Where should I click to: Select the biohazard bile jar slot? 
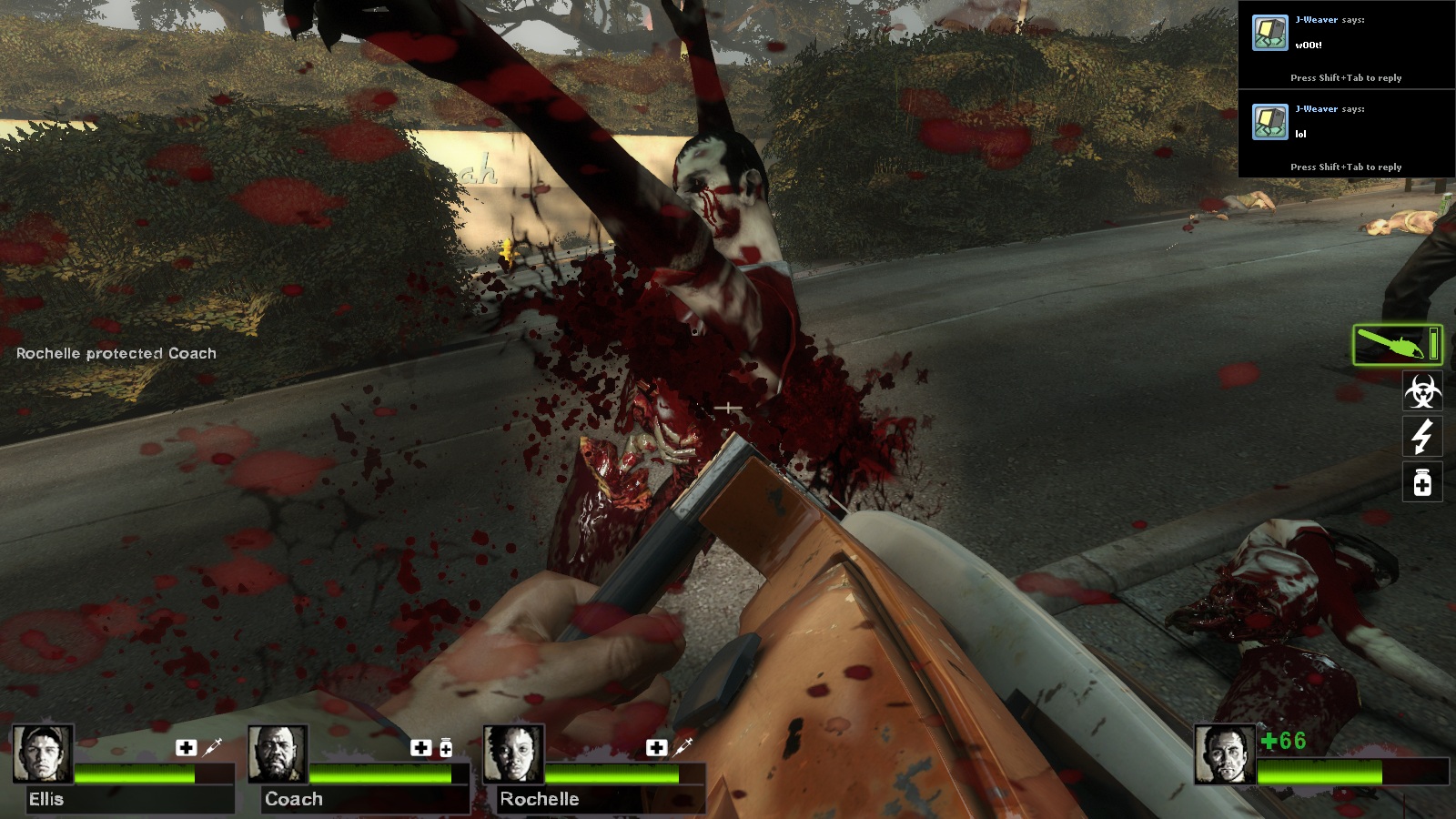click(x=1422, y=391)
